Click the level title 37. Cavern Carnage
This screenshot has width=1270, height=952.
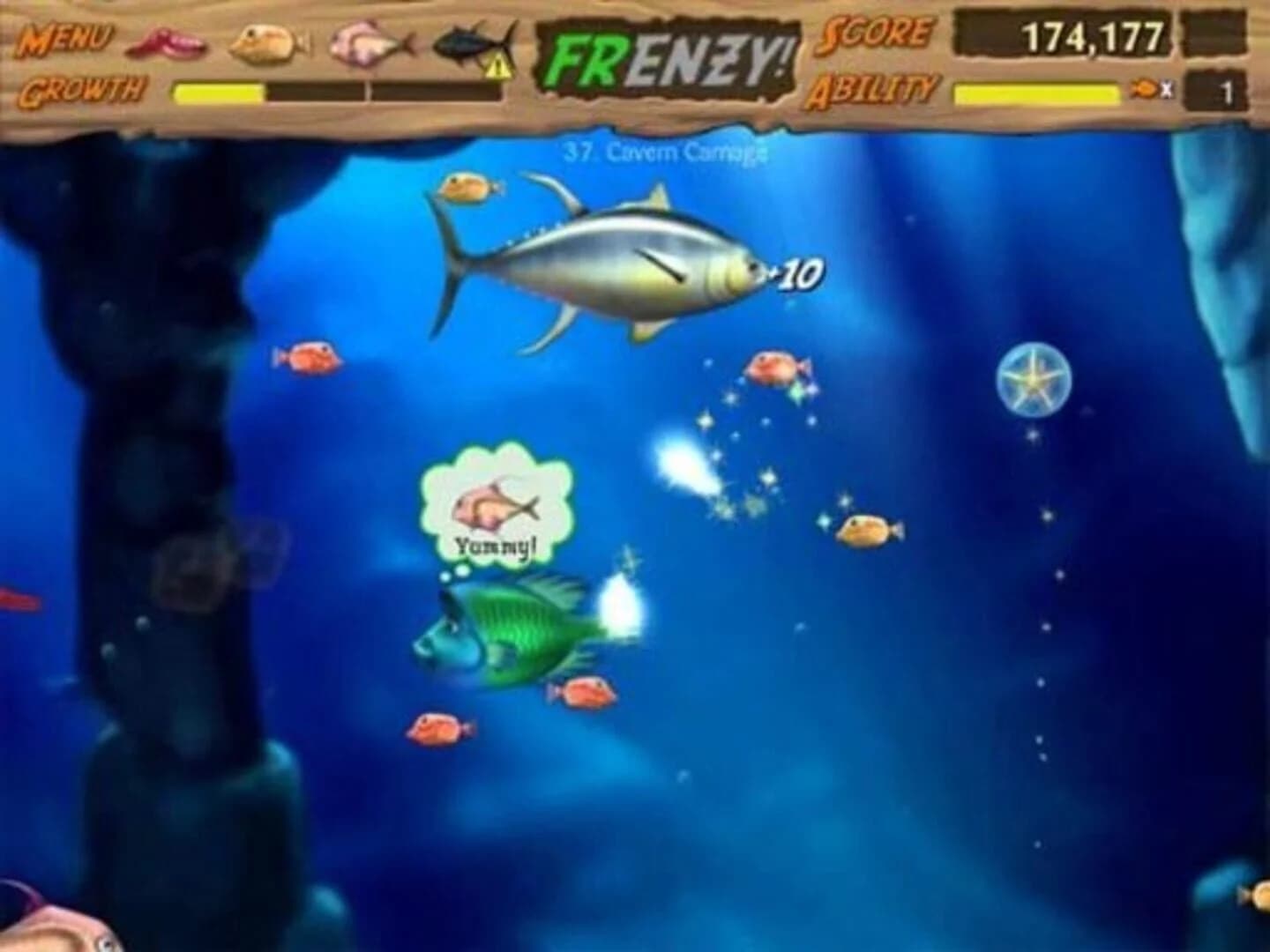coord(664,152)
